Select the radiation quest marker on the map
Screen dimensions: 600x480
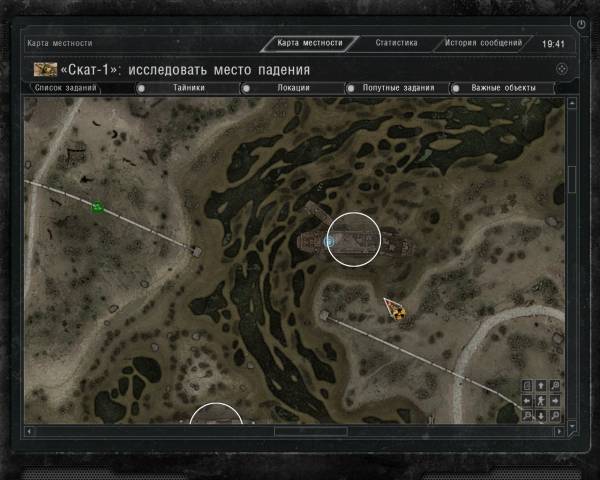(x=398, y=311)
